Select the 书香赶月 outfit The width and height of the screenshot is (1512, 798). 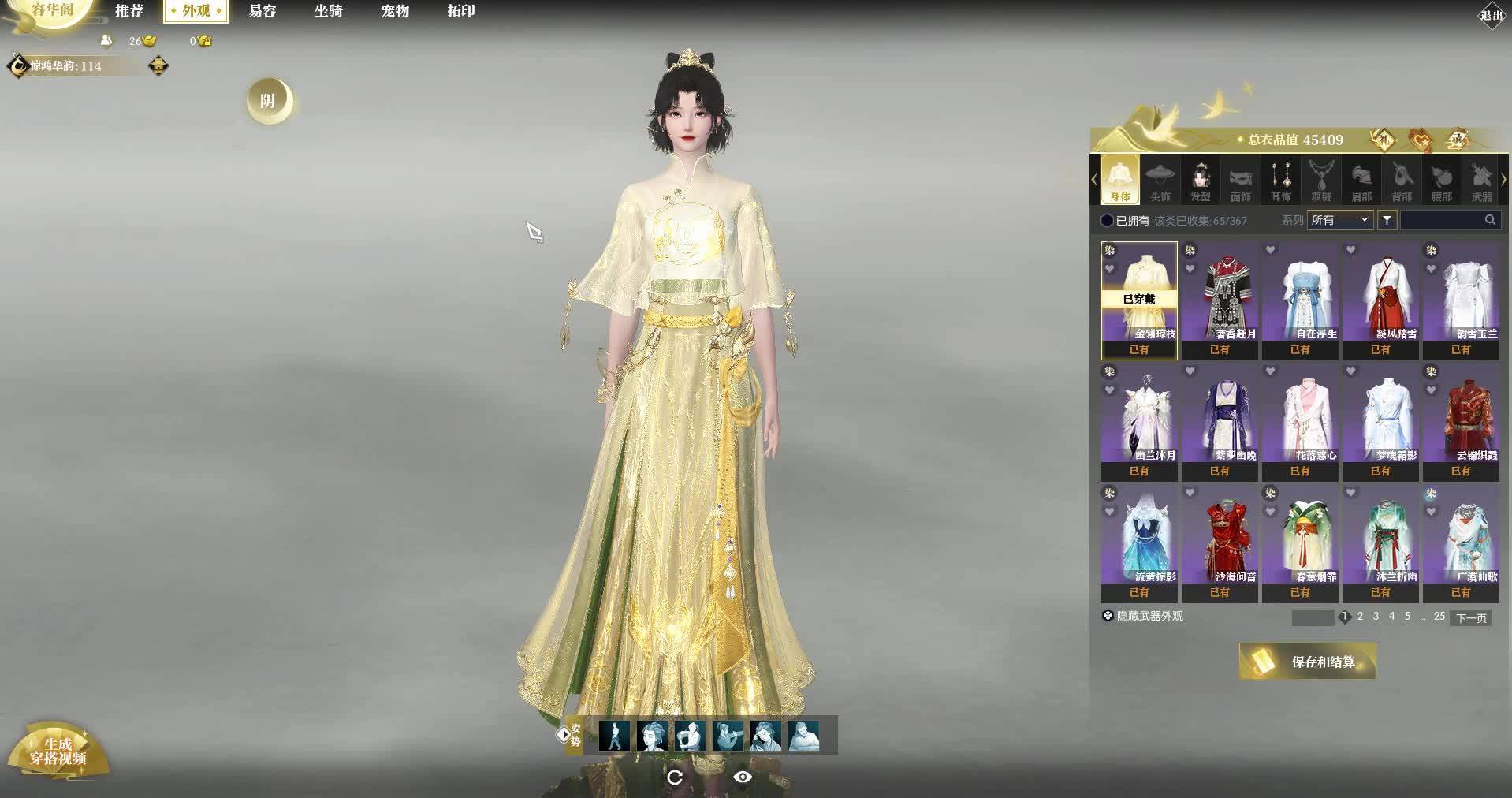coord(1220,300)
